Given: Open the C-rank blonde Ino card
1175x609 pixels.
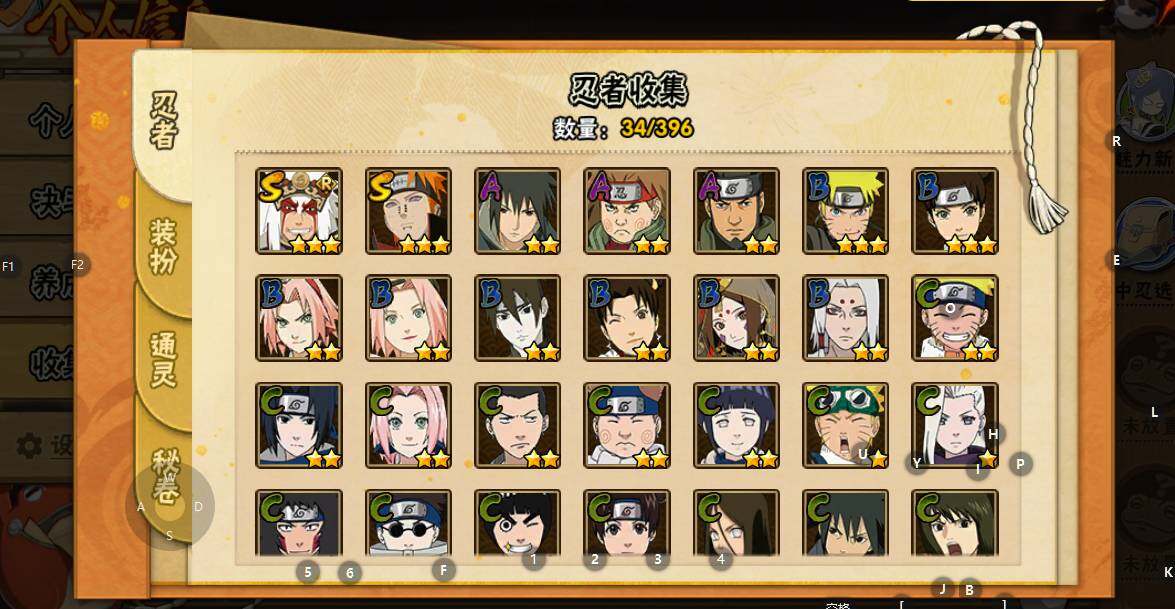Looking at the screenshot, I should pos(955,426).
